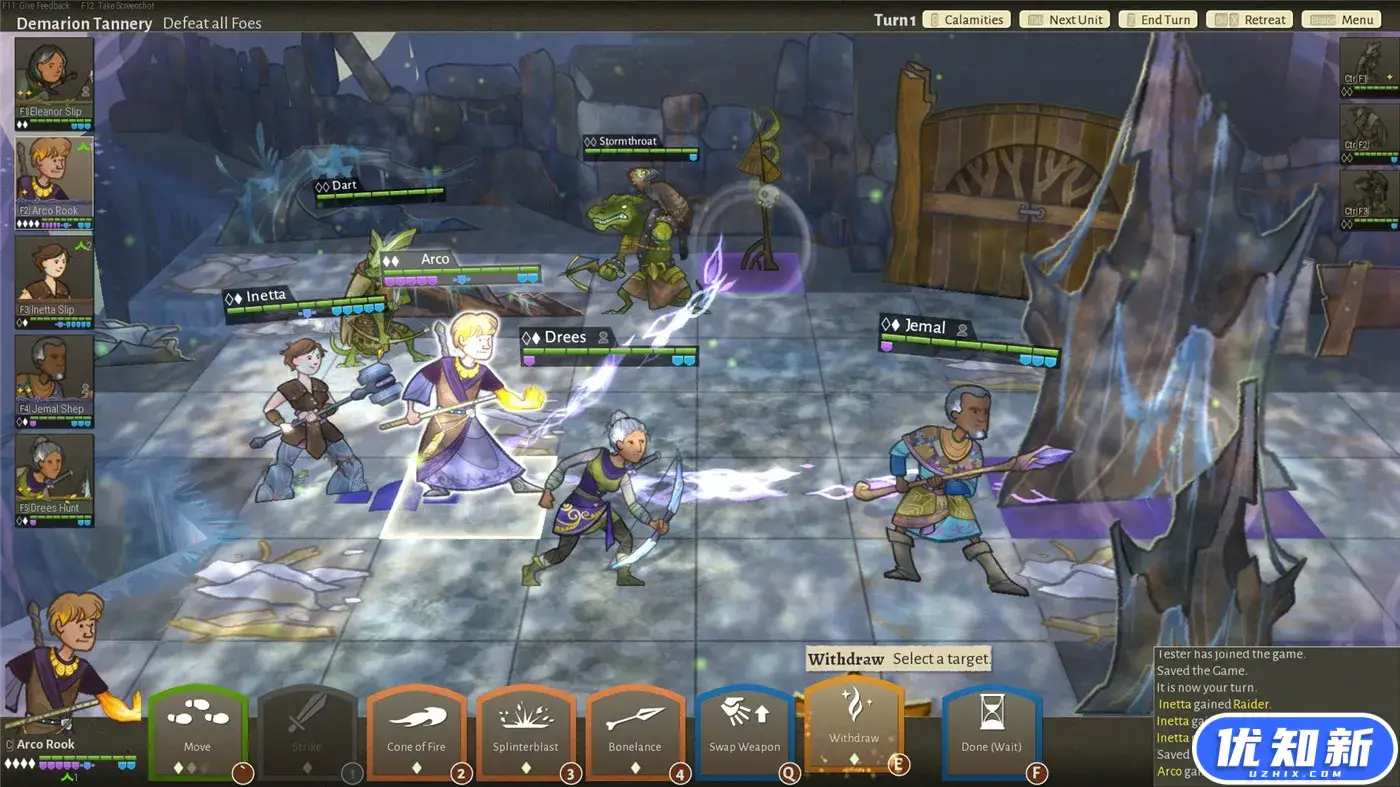This screenshot has height=787, width=1400.
Task: Click the Swap Weapon action
Action: [744, 732]
